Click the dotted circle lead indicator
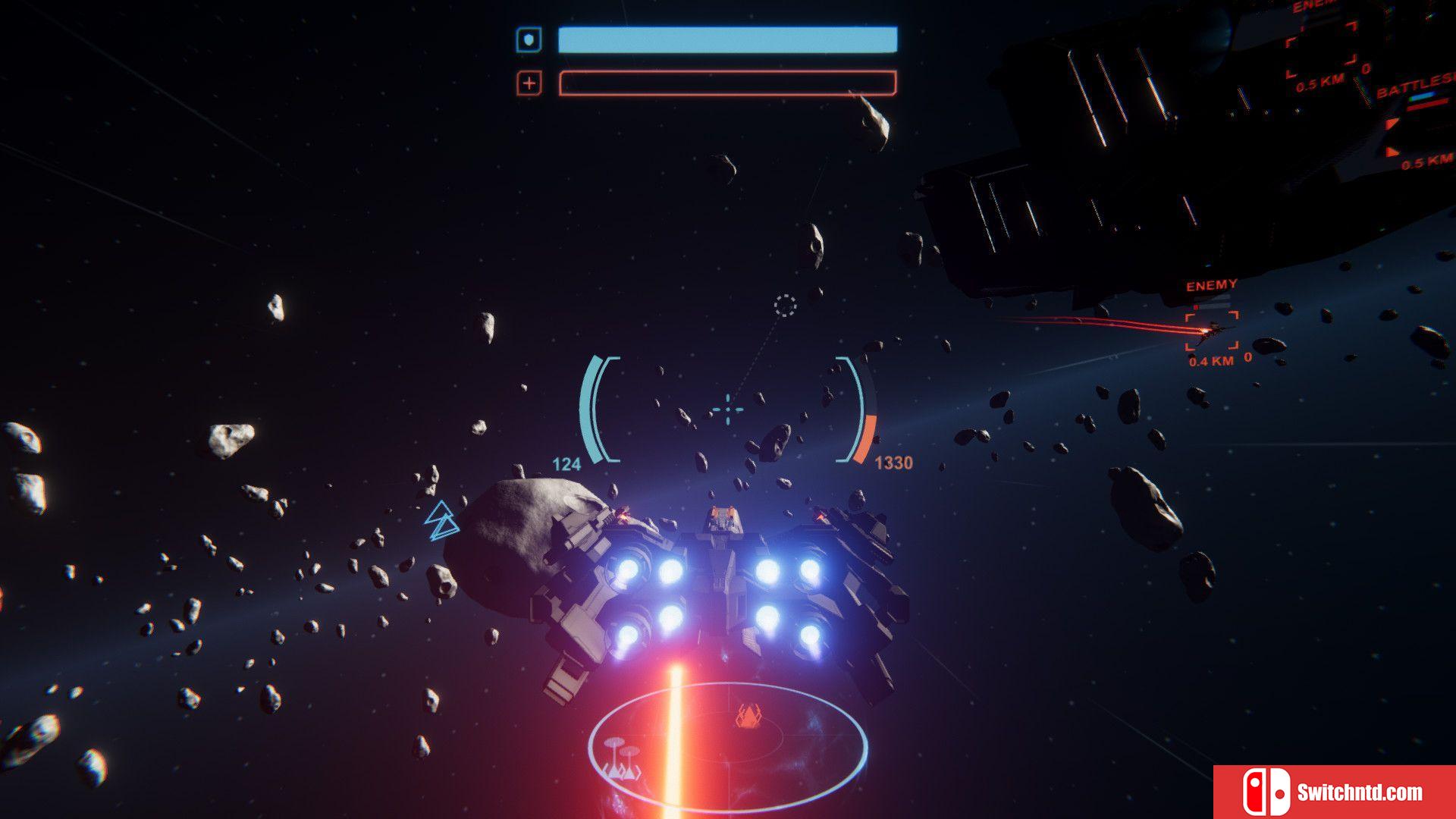 pos(785,306)
